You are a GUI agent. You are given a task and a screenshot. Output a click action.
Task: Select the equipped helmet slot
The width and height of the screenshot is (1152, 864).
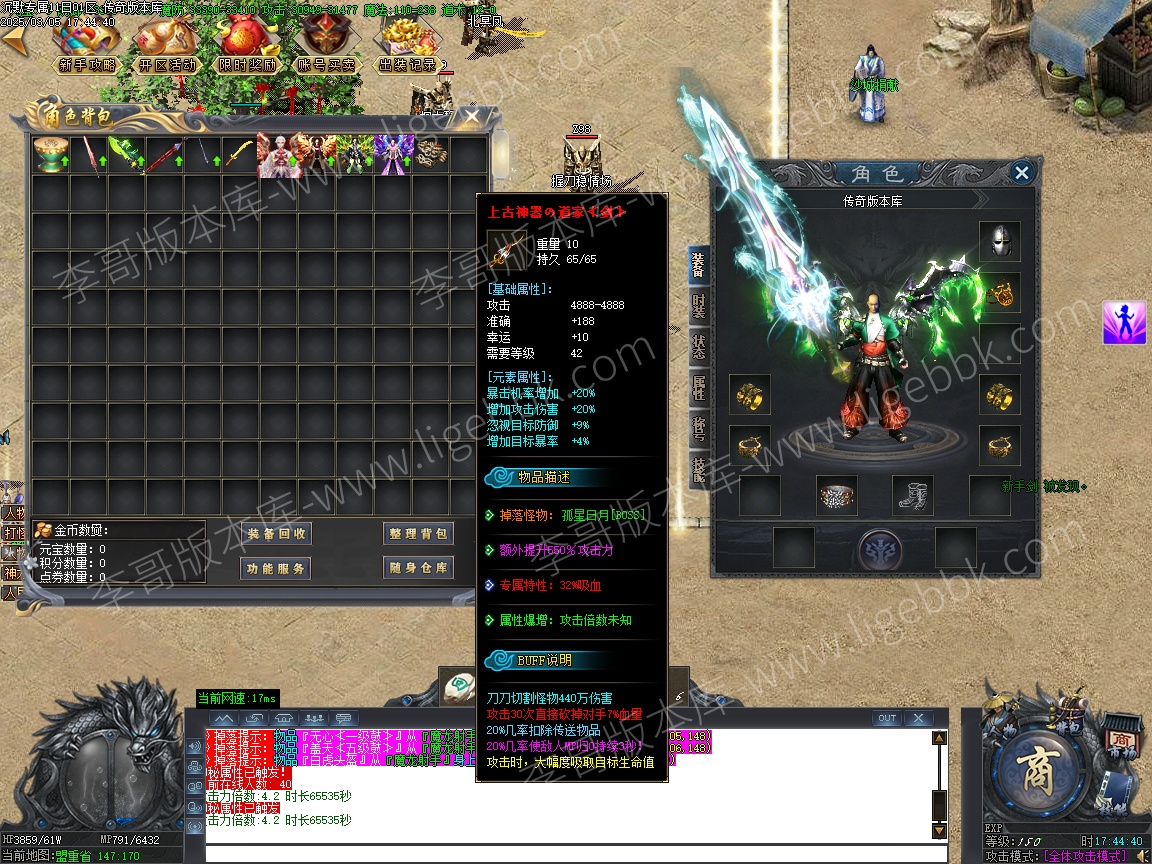pyautogui.click(x=999, y=242)
